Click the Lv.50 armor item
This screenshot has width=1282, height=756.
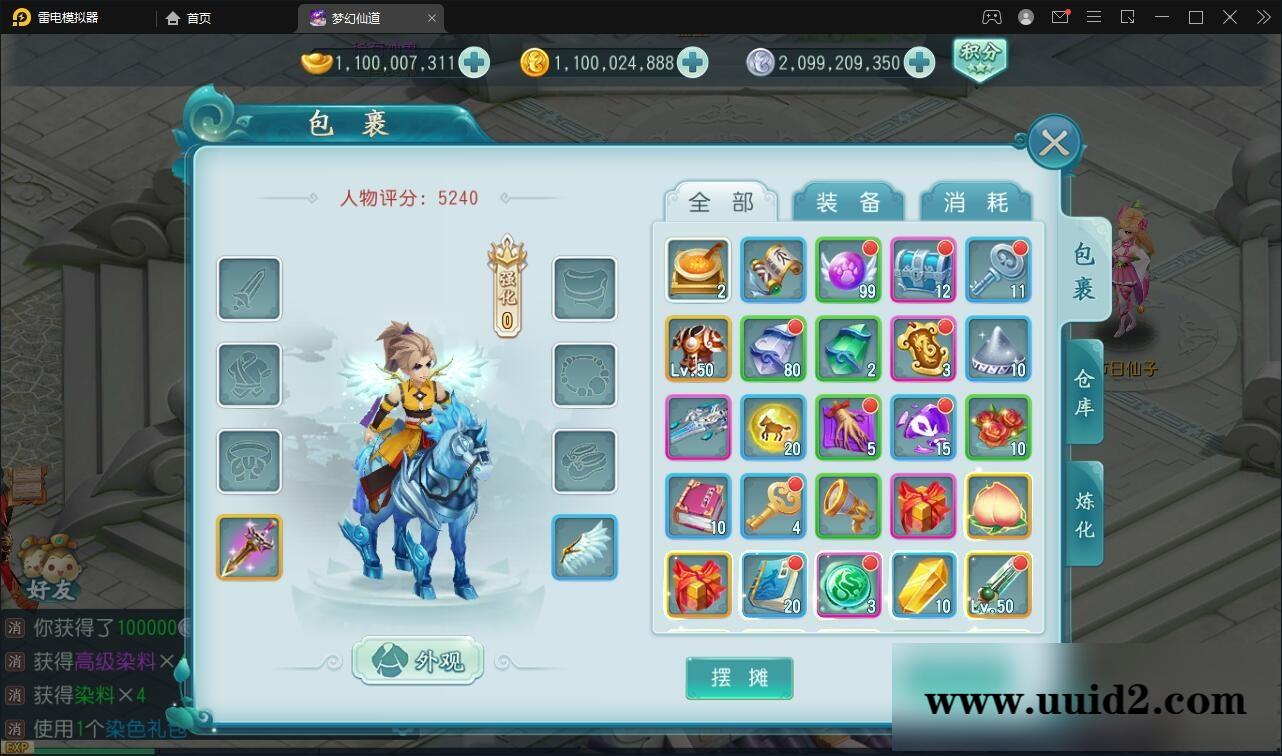tap(697, 348)
